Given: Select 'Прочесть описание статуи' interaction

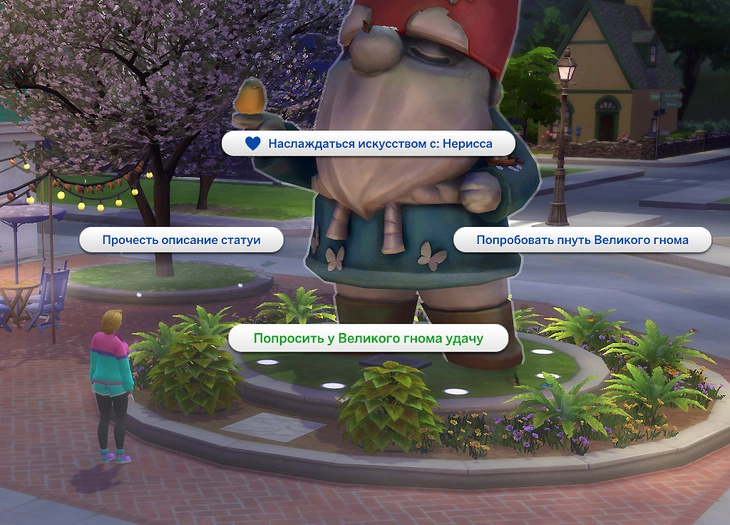Looking at the screenshot, I should pyautogui.click(x=180, y=240).
